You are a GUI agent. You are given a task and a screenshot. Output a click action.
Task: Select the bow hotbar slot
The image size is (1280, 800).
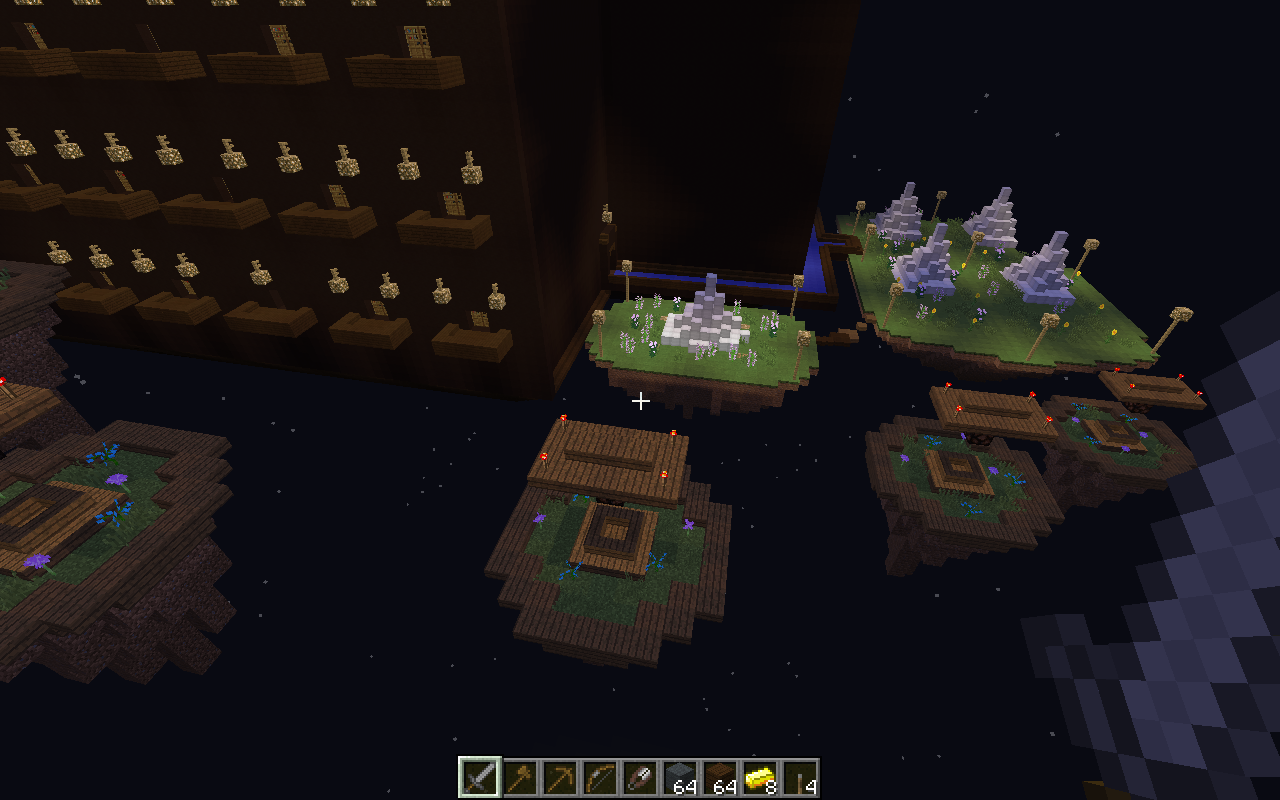tap(599, 778)
